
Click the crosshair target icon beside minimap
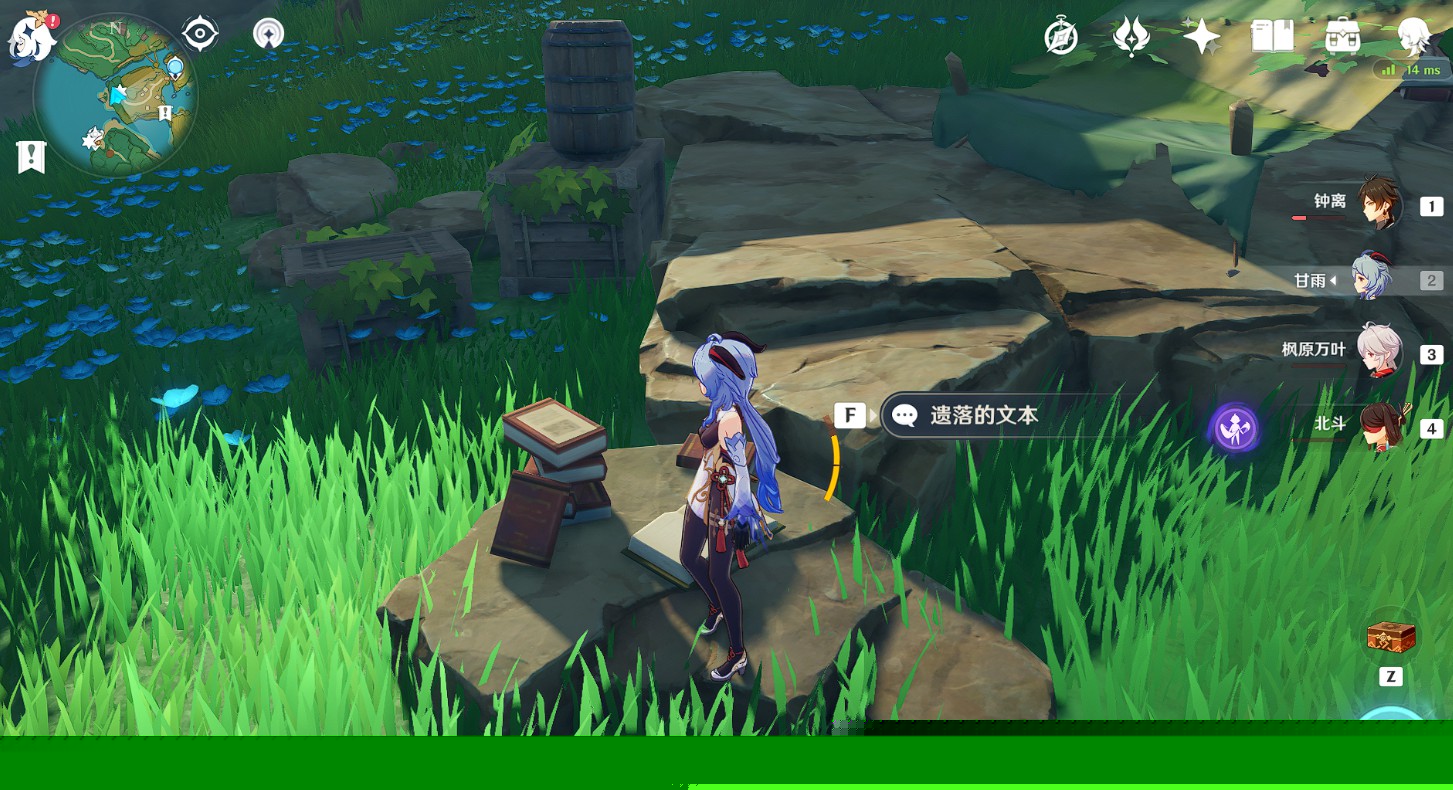[x=200, y=34]
